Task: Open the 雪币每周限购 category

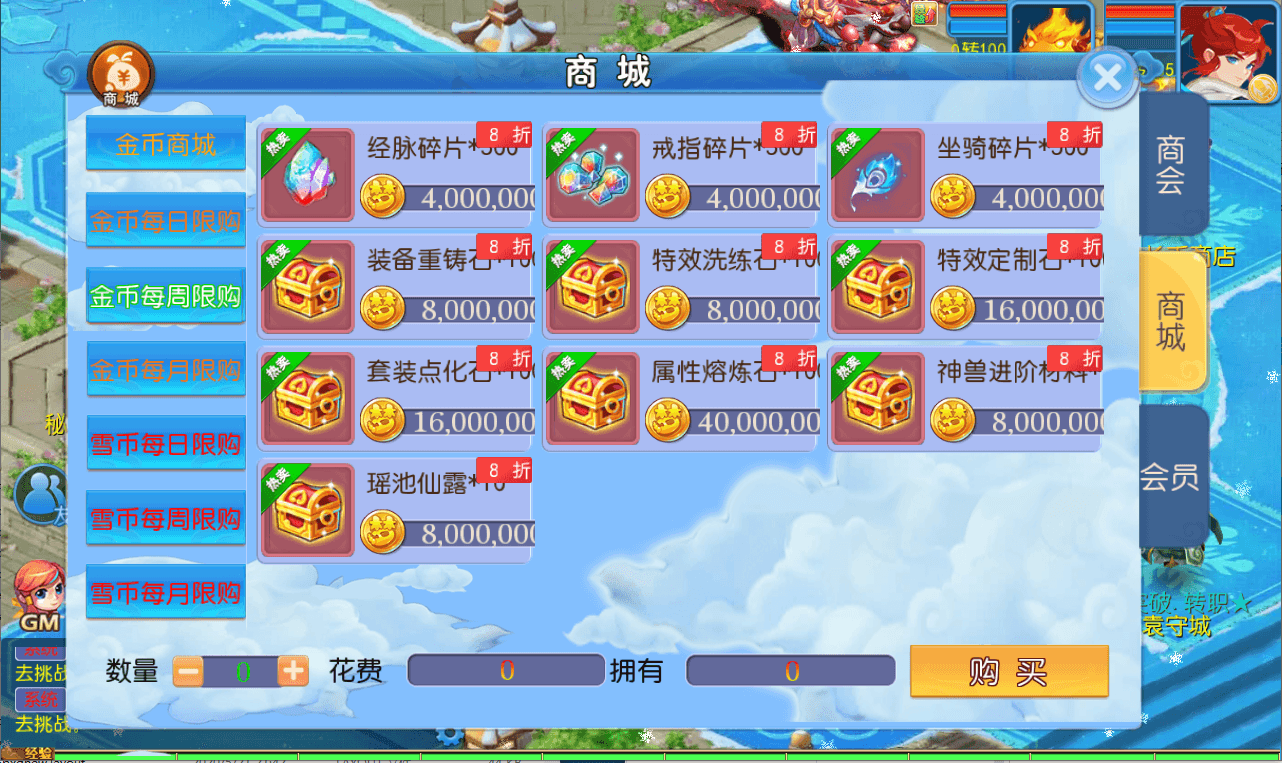Action: (x=165, y=517)
